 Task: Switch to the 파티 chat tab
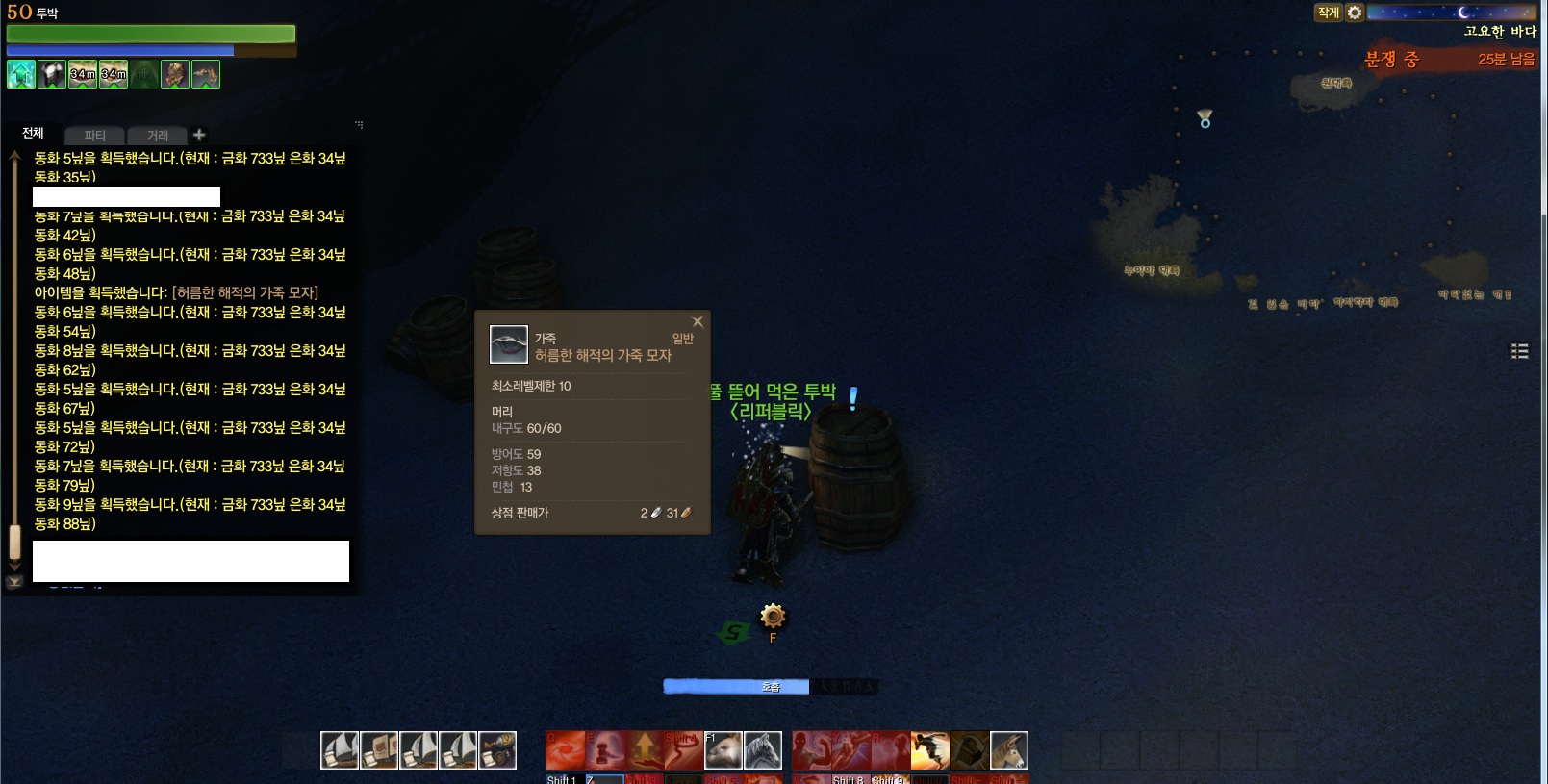coord(94,136)
